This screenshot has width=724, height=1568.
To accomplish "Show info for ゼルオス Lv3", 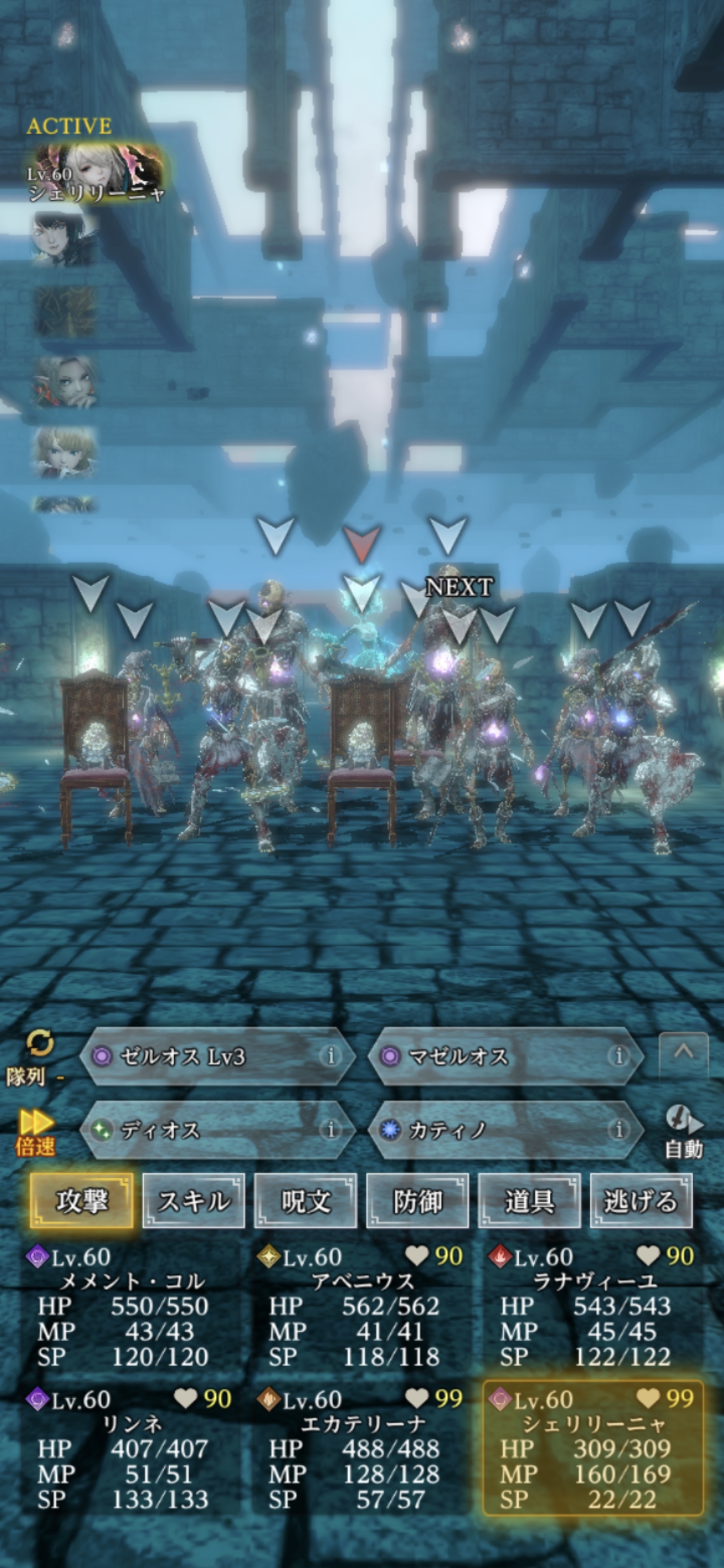I will [330, 1057].
